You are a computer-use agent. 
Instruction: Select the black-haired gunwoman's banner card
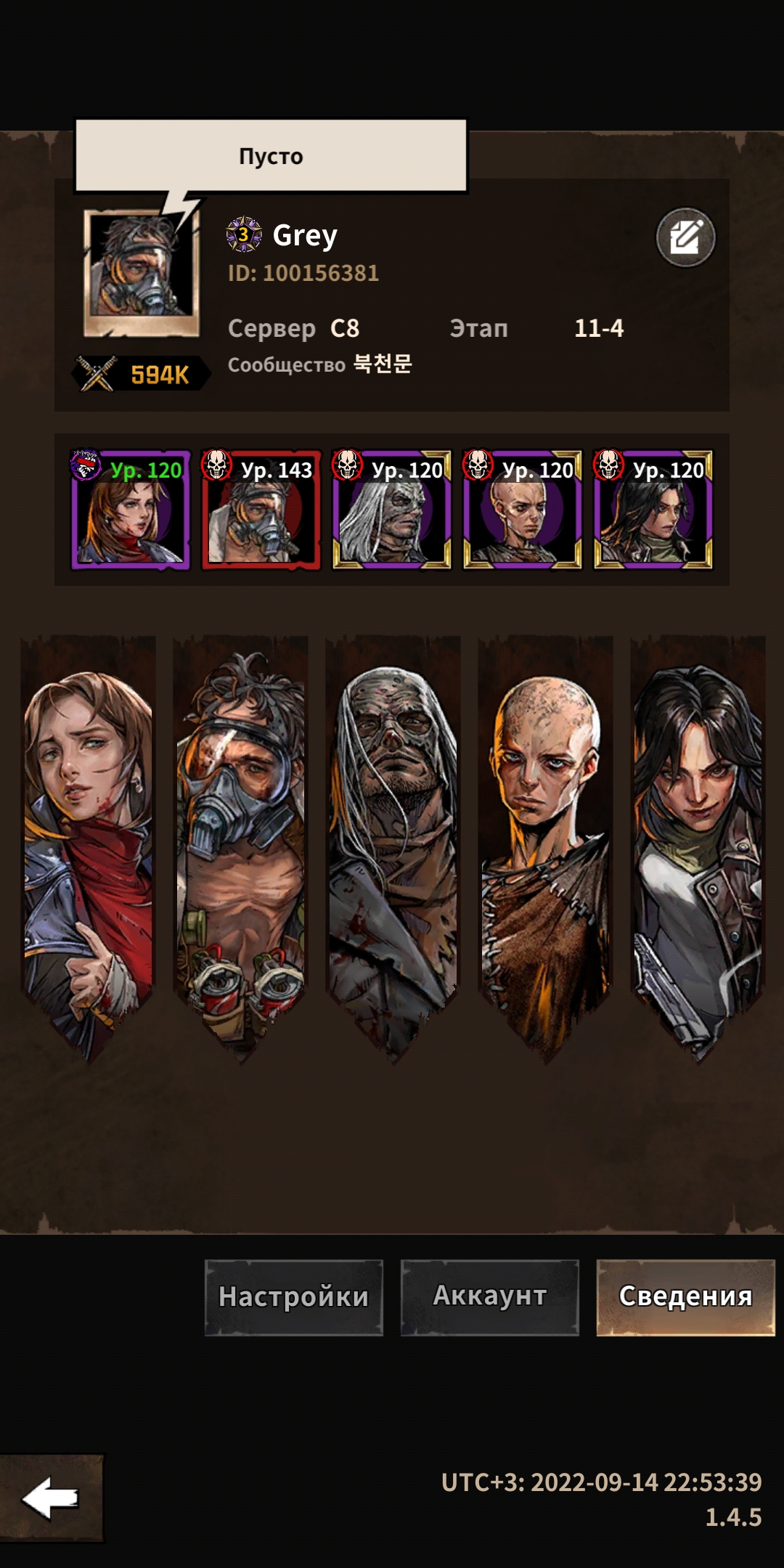pyautogui.click(x=698, y=842)
